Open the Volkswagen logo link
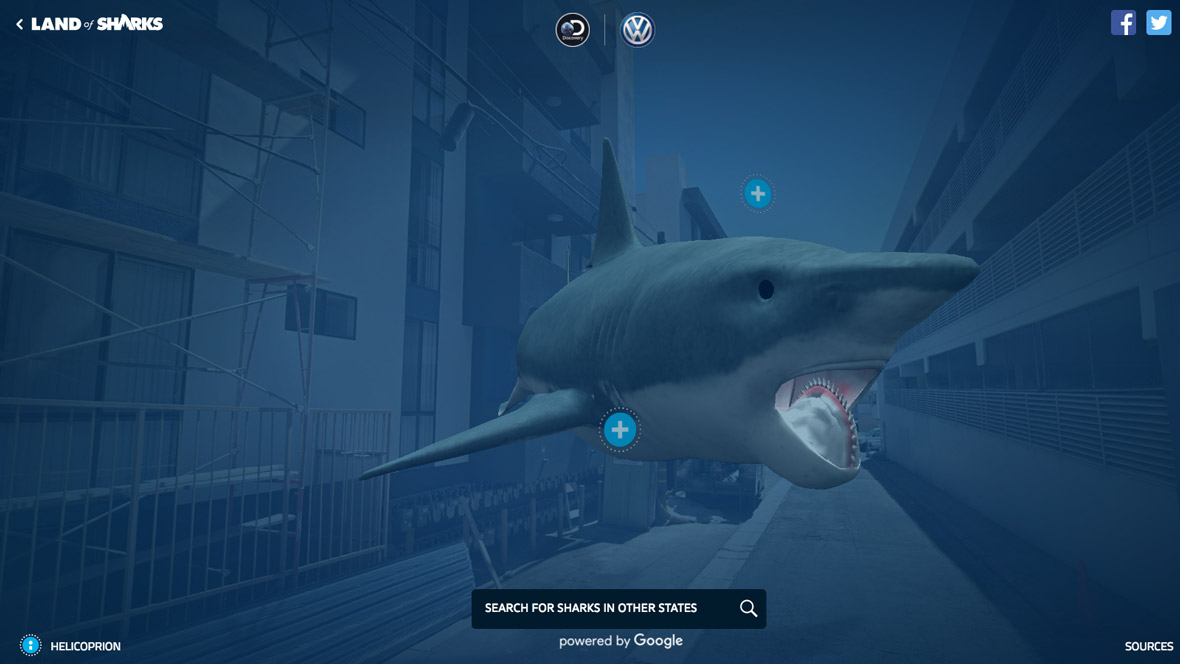Viewport: 1180px width, 664px height. coord(637,30)
